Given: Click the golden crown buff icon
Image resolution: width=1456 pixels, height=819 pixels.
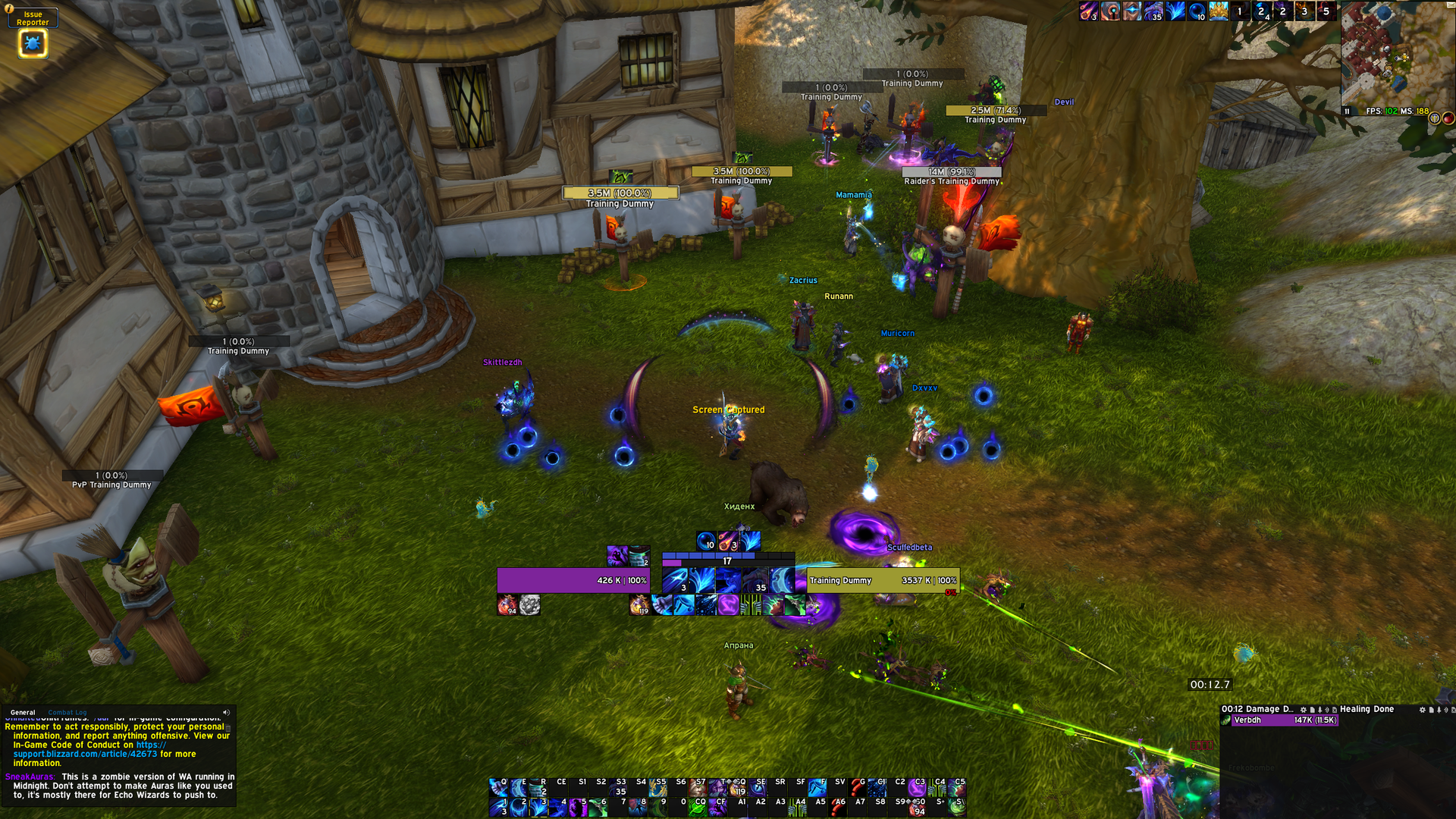Looking at the screenshot, I should click(1219, 11).
